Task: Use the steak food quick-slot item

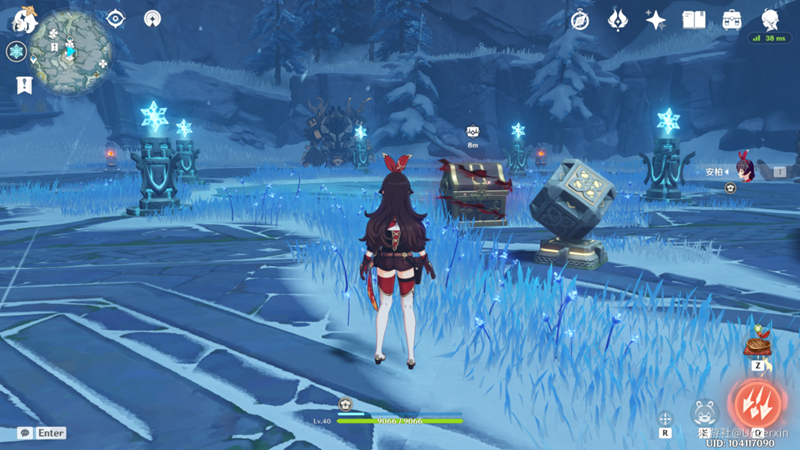Action: 758,345
